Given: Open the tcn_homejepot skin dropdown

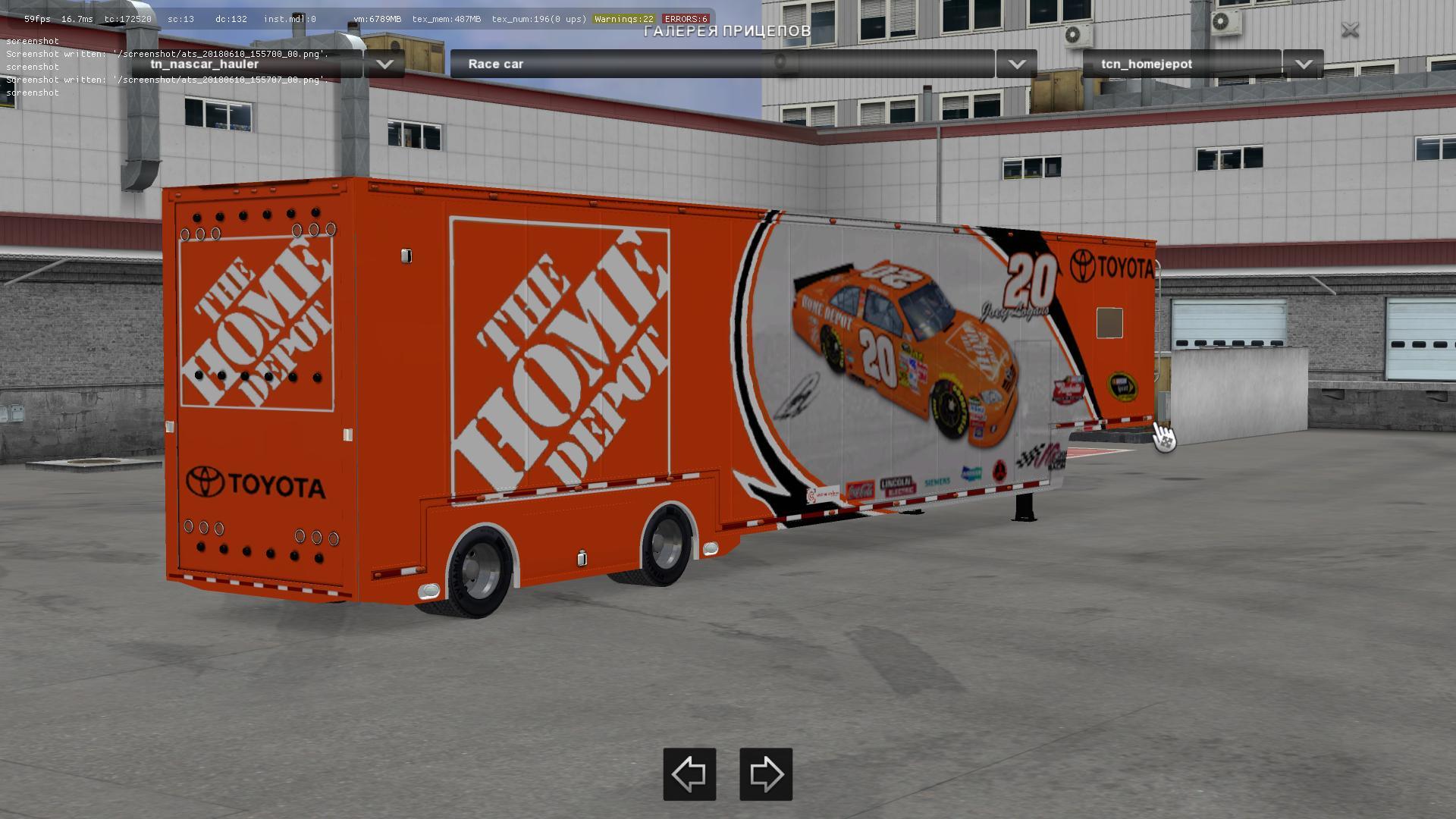Looking at the screenshot, I should coord(1303,64).
